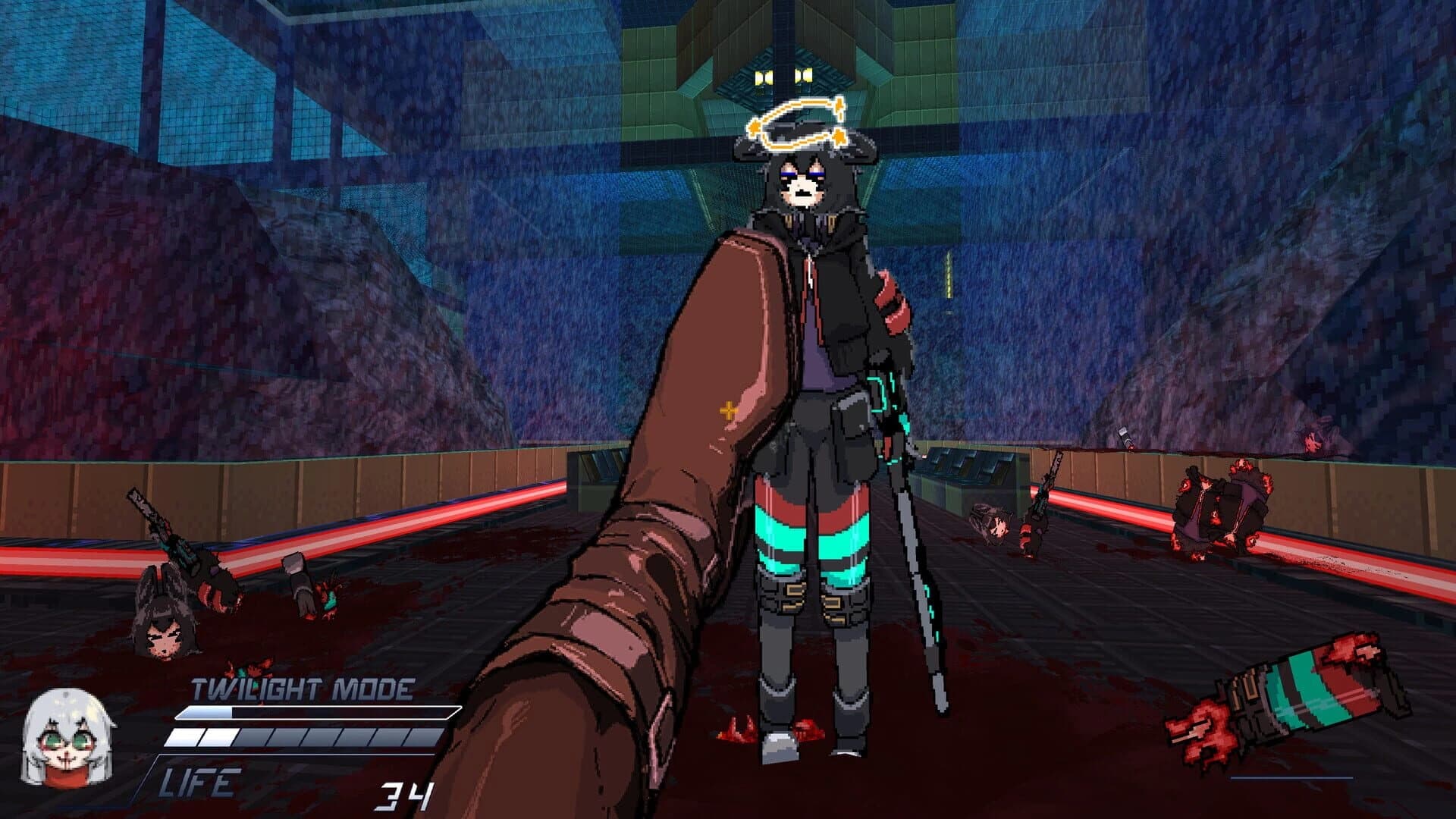Click the glowing orange halo above the enemy
The image size is (1456, 819).
click(800, 125)
